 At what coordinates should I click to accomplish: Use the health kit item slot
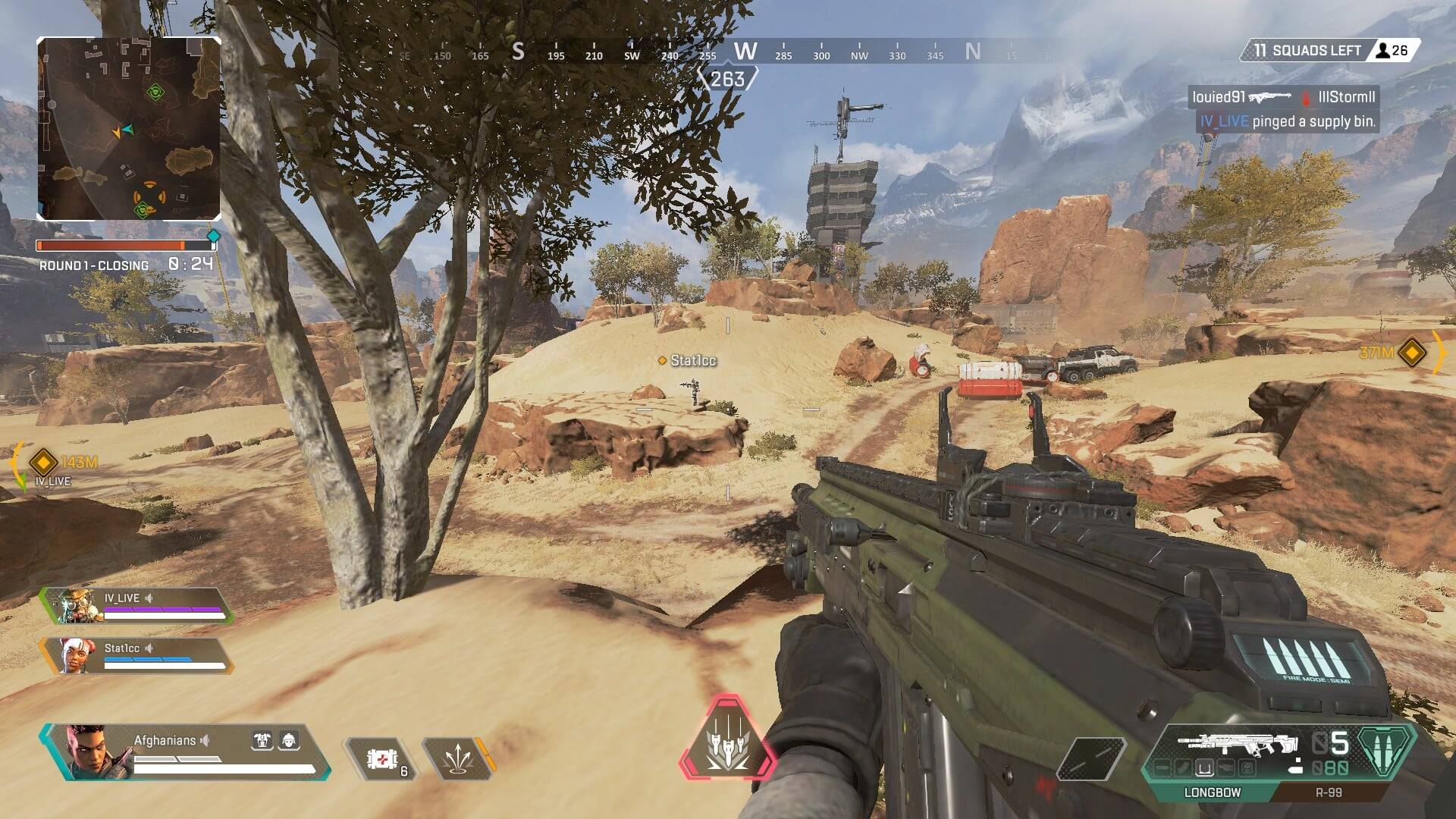coord(383,758)
